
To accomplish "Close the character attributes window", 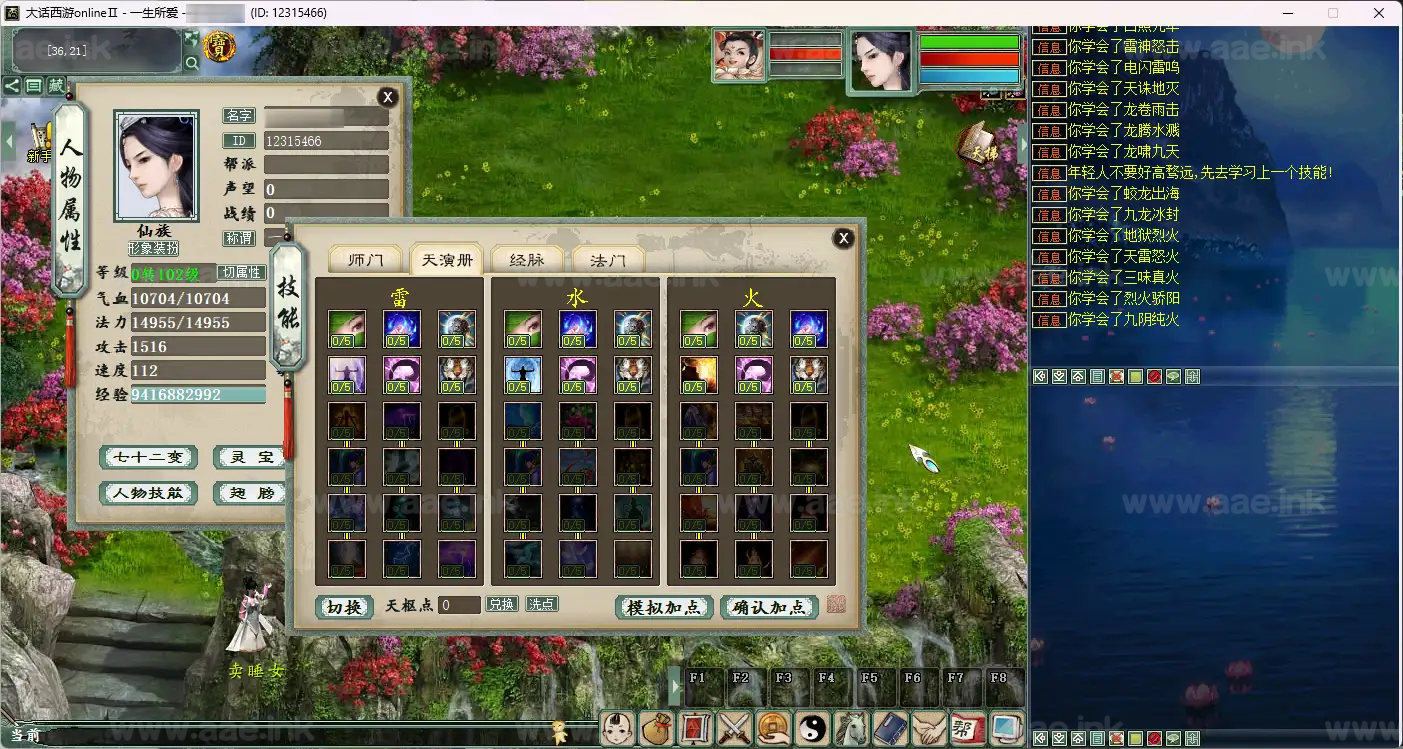I will (387, 97).
